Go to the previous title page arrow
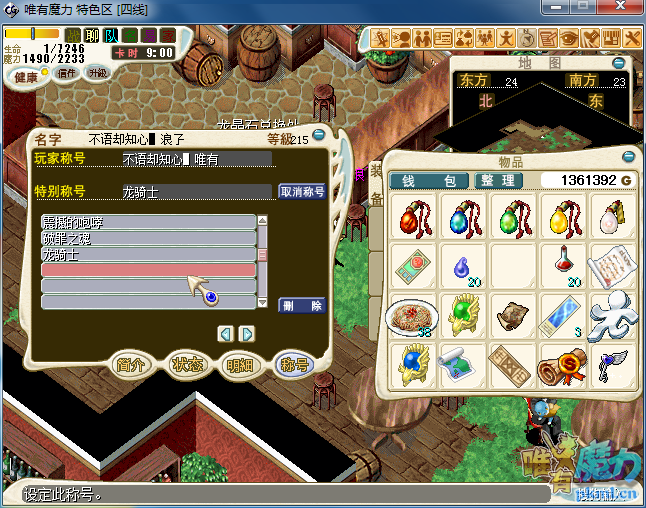646x508 pixels. pyautogui.click(x=226, y=333)
